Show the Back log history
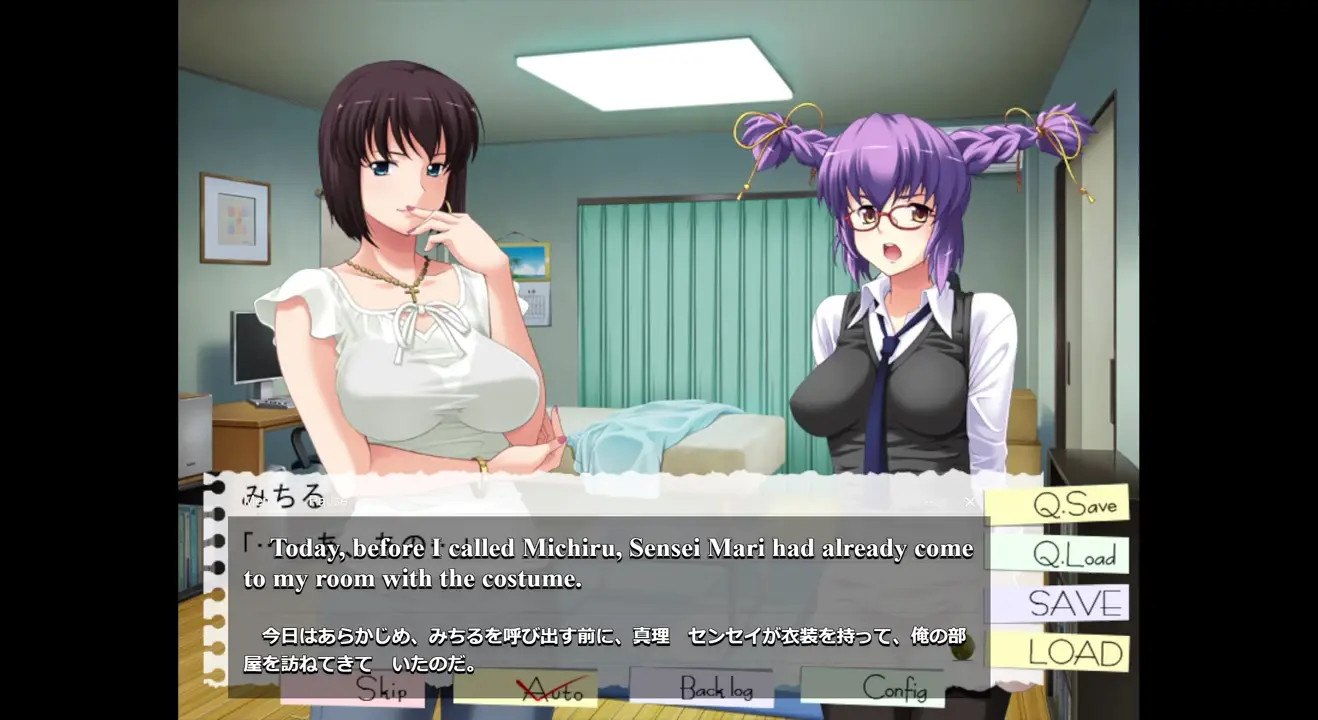The height and width of the screenshot is (720, 1318). click(x=715, y=688)
